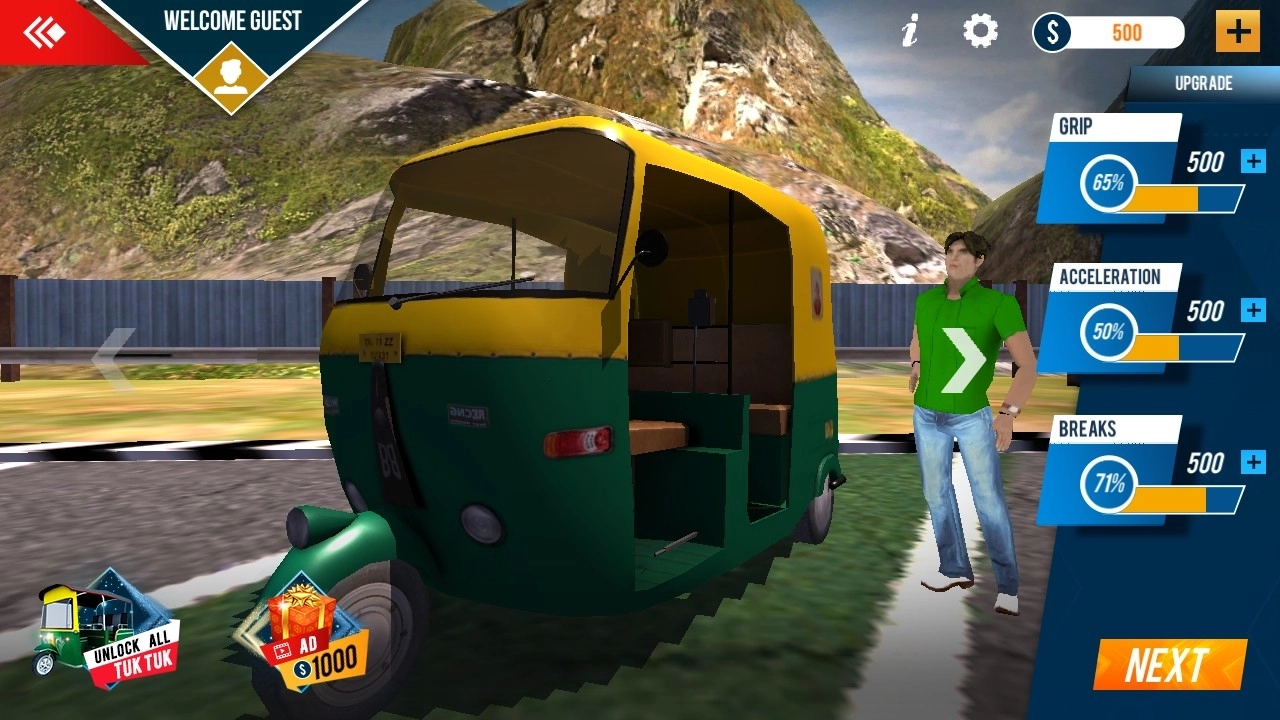Upgrade Grip for 500
1280x720 pixels.
coord(1253,162)
